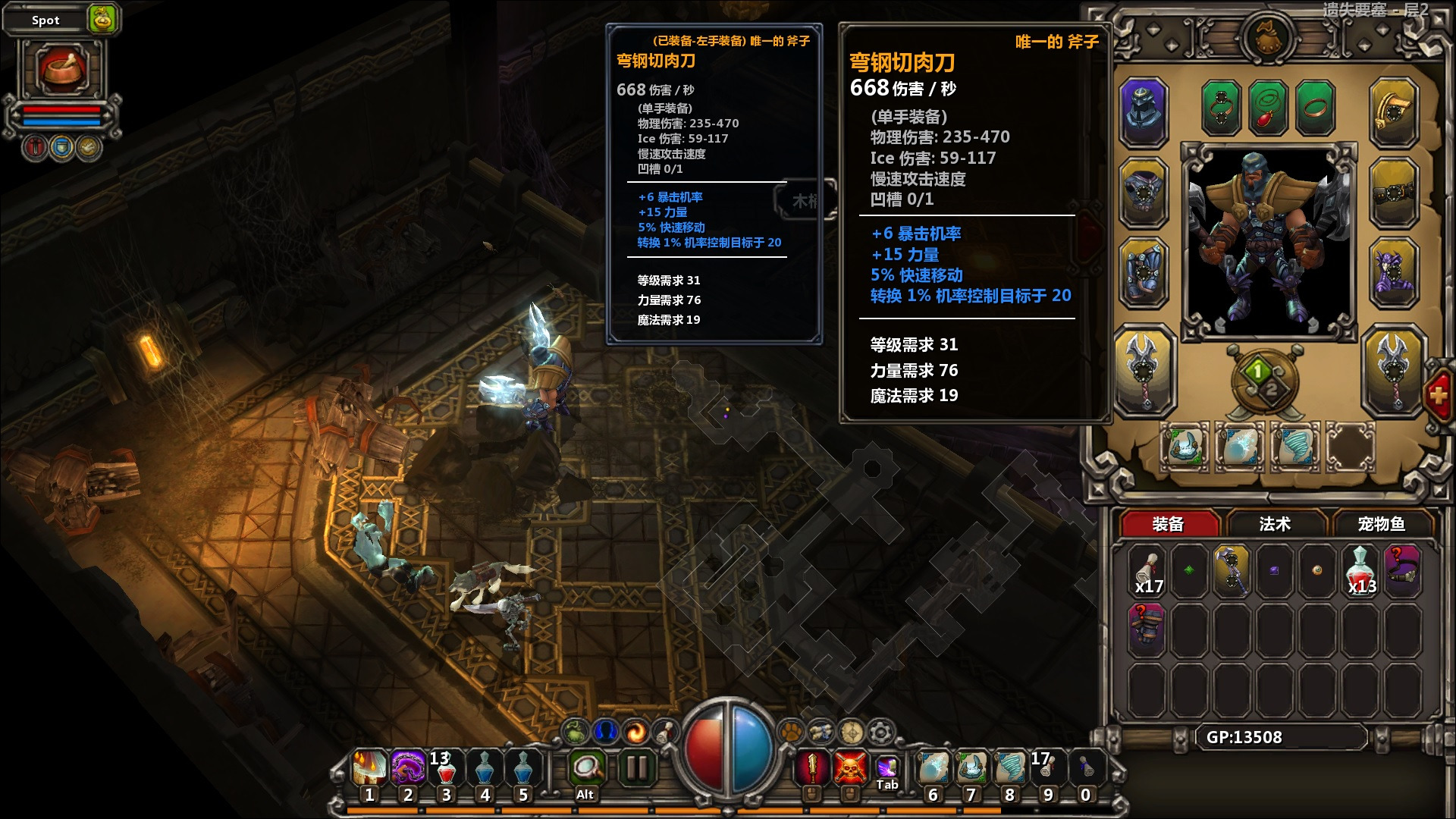Select the tornado spell scroll in slot 8
This screenshot has width=1456, height=819.
point(1009,769)
